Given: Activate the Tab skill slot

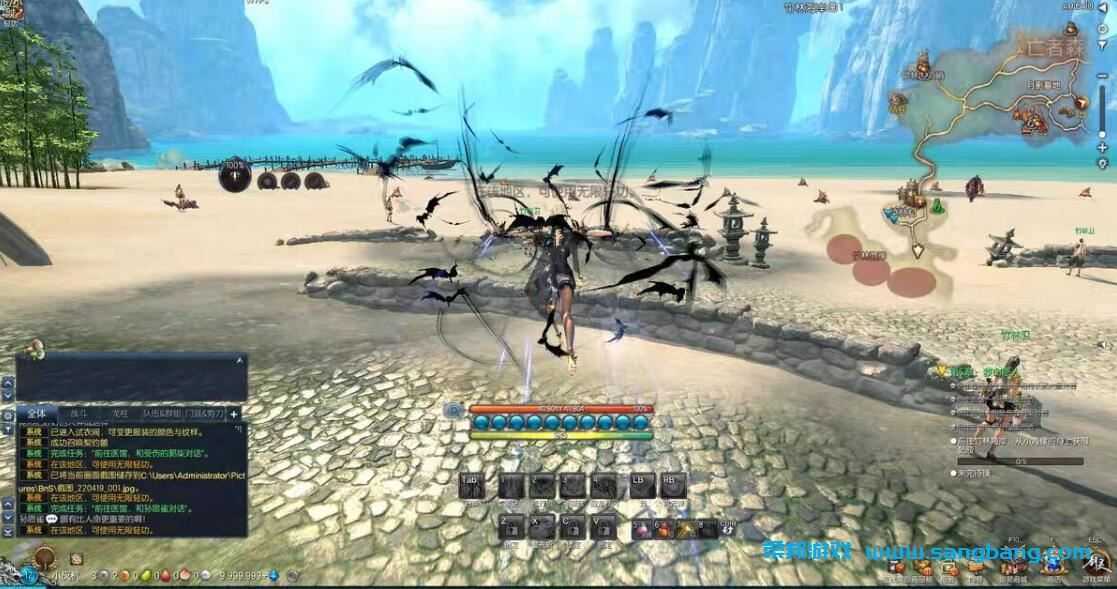Looking at the screenshot, I should [472, 486].
